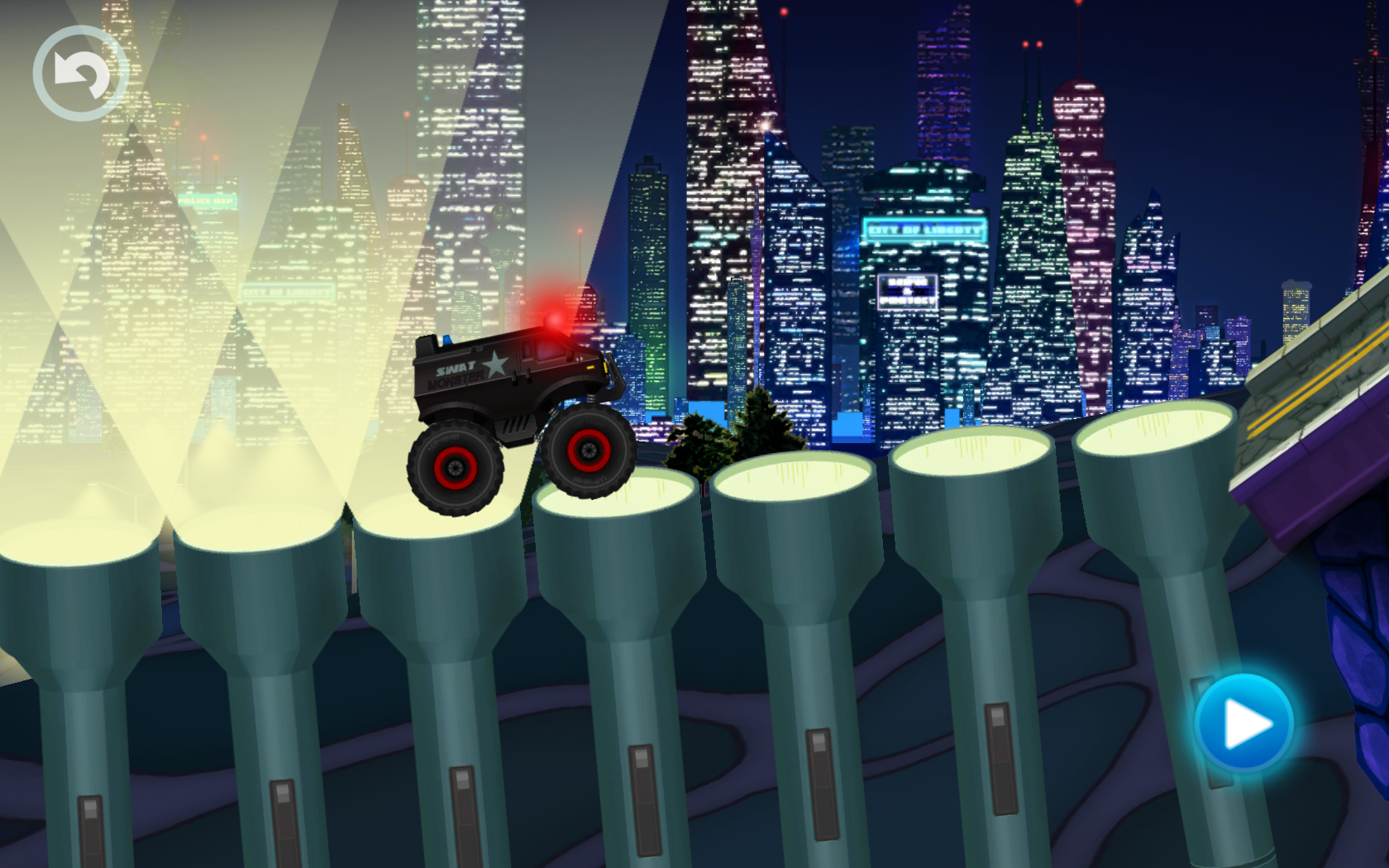1389x868 pixels.
Task: Select the SWAT Monster truck
Action: [x=513, y=389]
